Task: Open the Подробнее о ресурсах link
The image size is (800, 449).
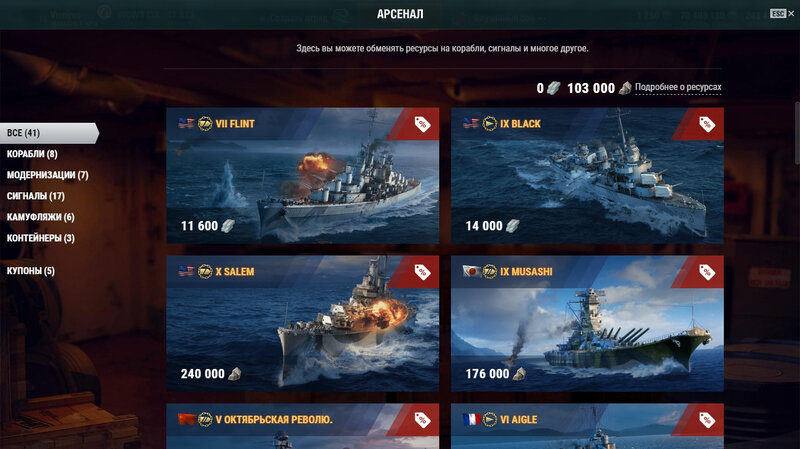Action: pos(677,88)
